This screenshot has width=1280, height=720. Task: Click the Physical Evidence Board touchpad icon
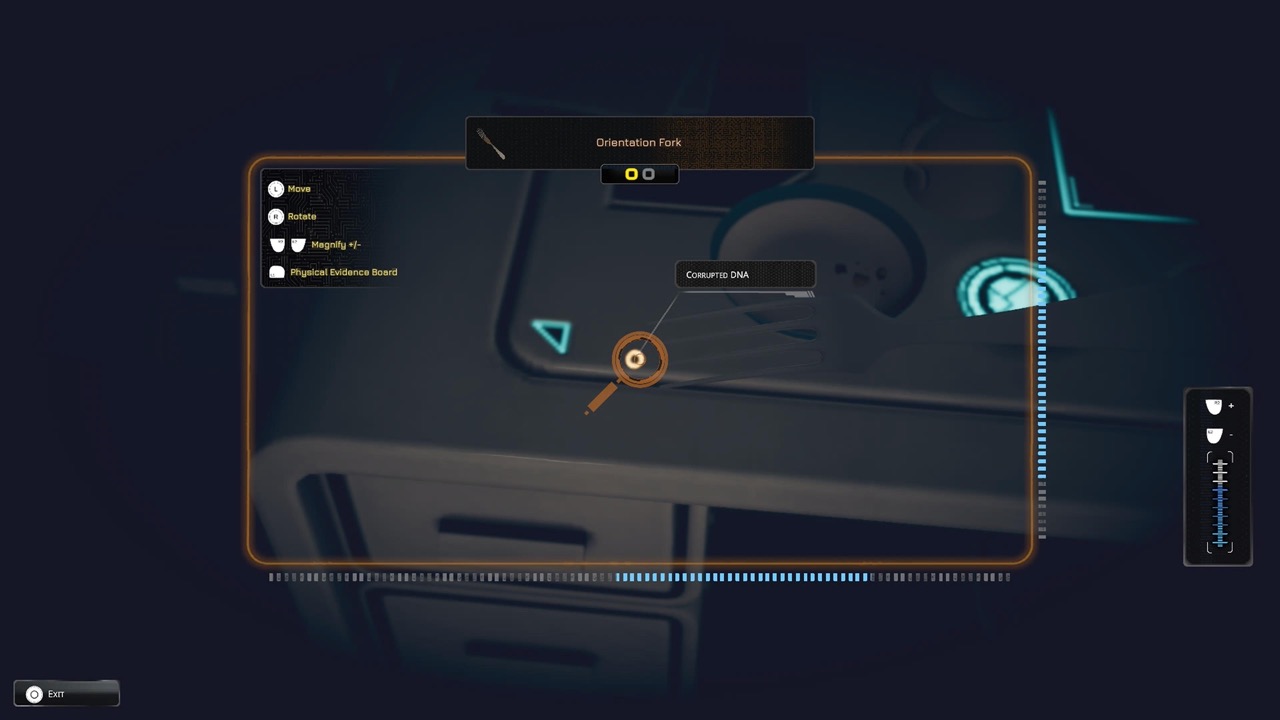click(x=276, y=271)
